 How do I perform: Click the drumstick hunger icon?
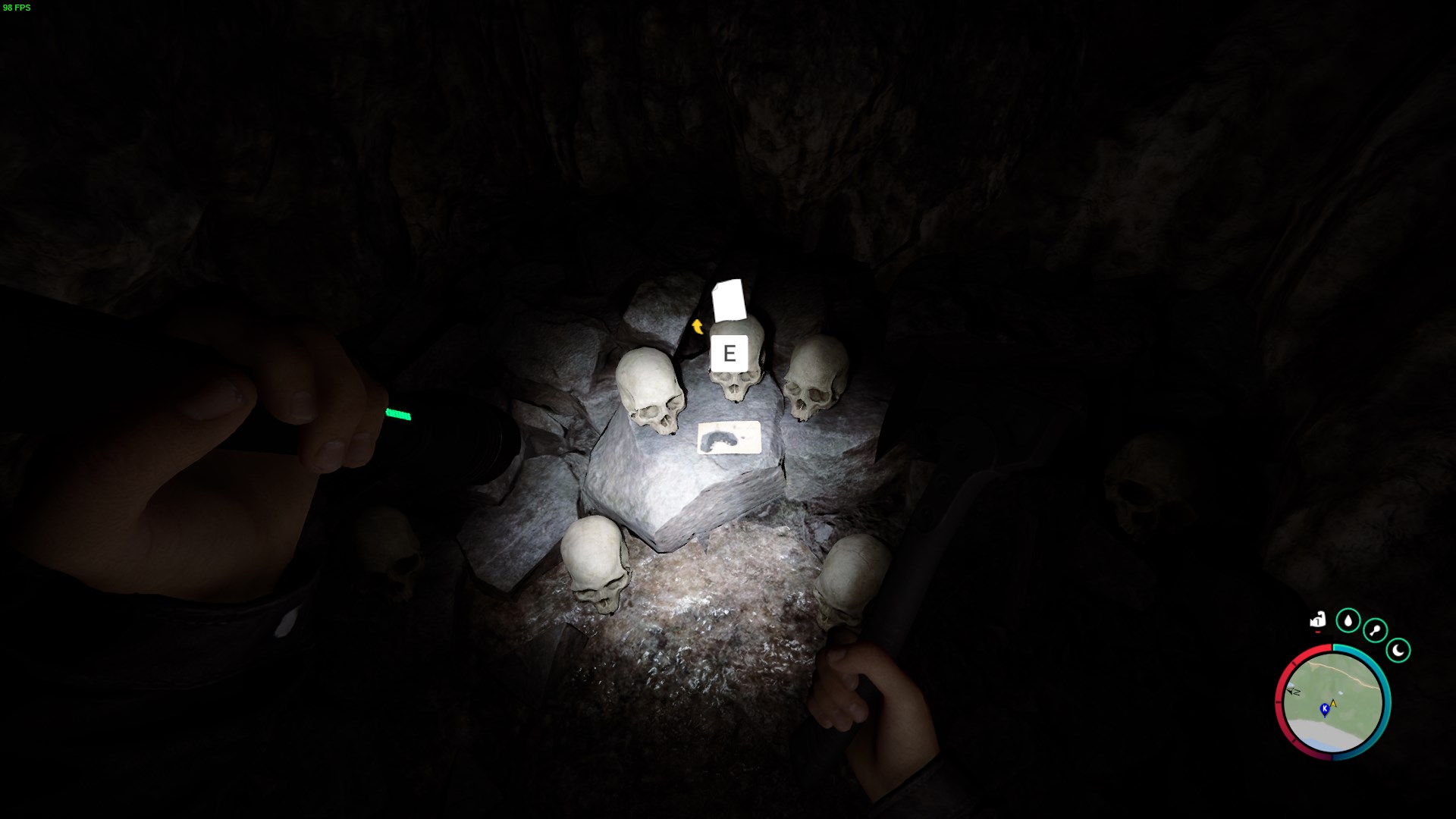tap(1375, 630)
